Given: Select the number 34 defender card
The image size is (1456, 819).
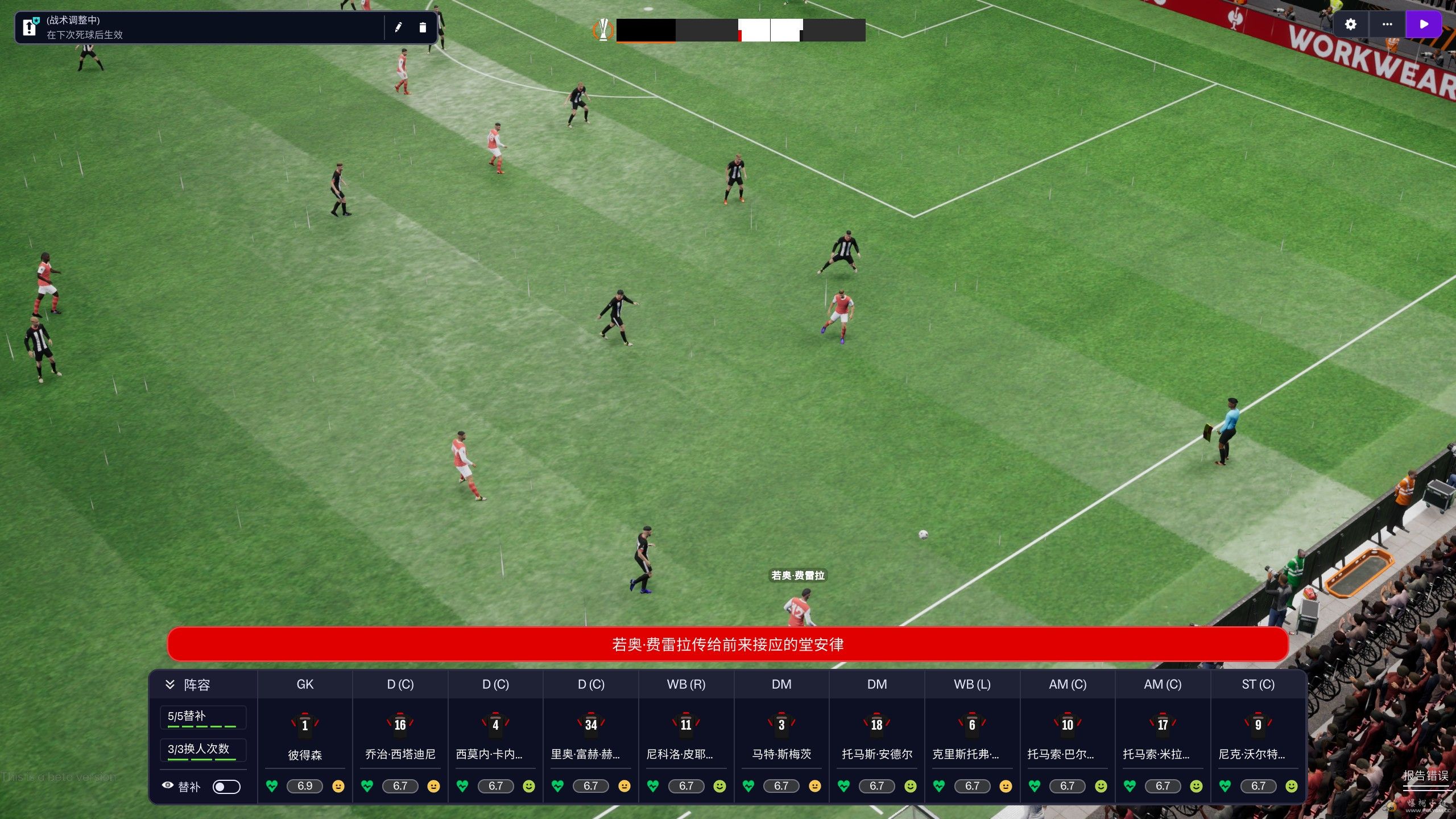Looking at the screenshot, I should 591,738.
